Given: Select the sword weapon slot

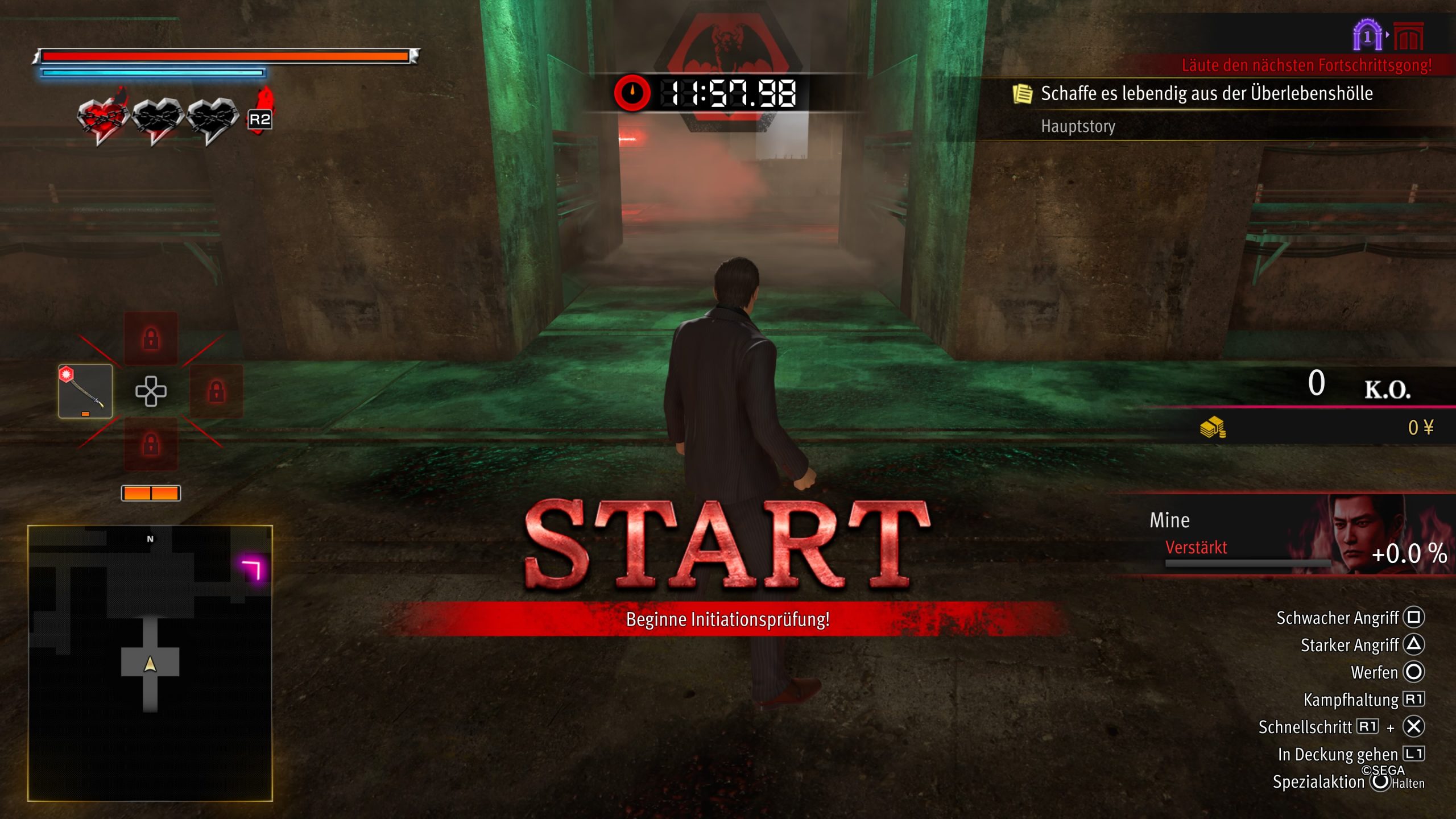Looking at the screenshot, I should [85, 391].
